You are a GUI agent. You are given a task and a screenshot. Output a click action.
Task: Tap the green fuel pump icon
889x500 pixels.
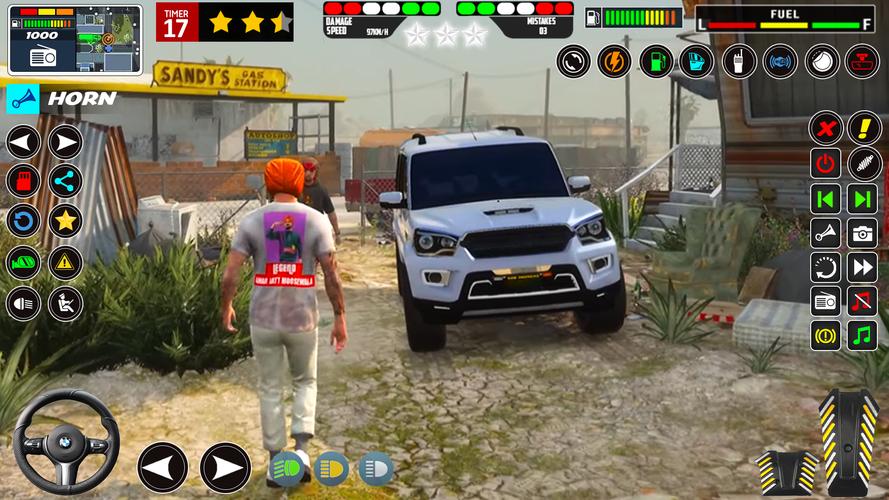[655, 61]
